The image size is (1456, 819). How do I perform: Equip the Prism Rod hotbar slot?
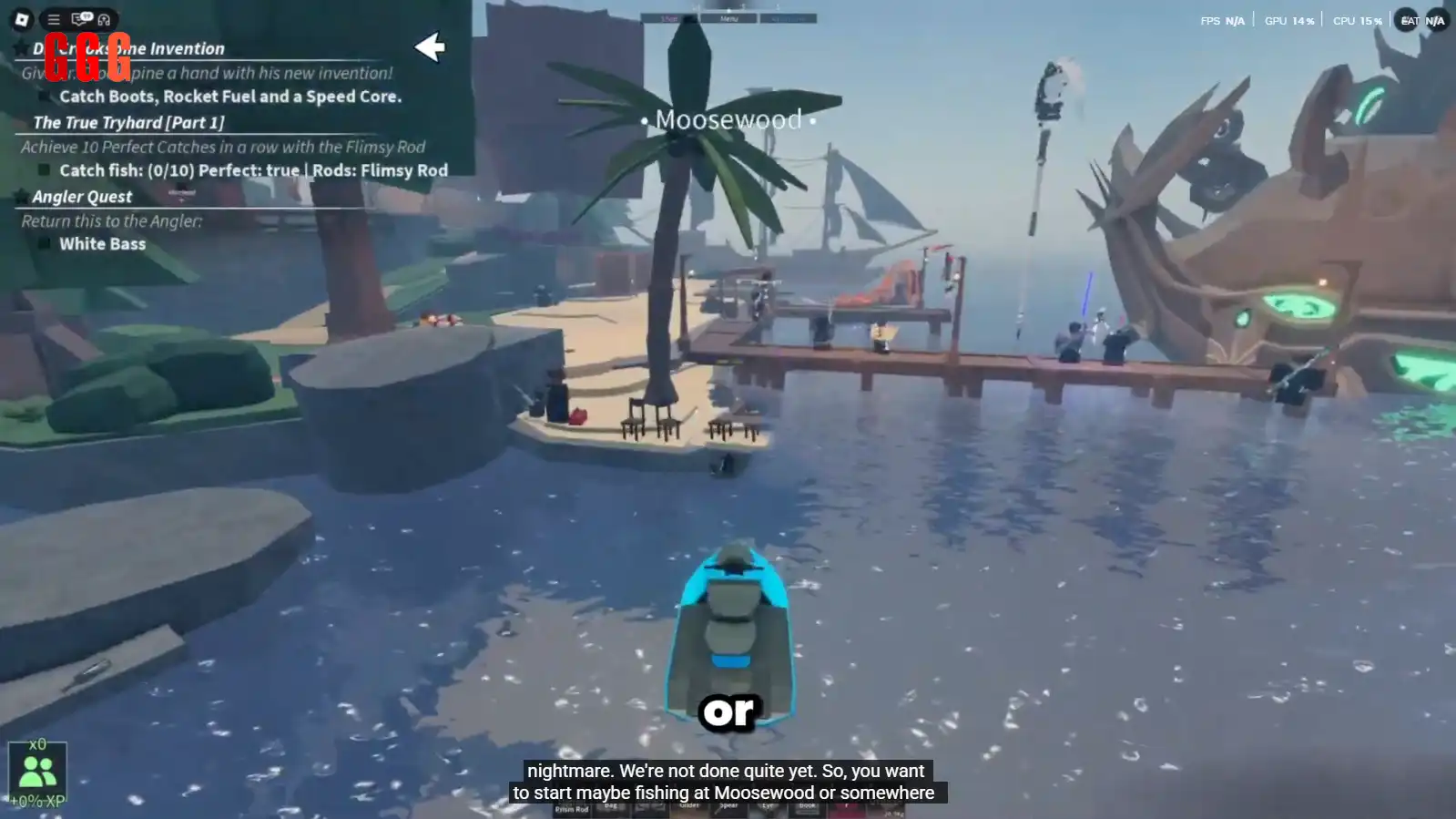tap(572, 809)
